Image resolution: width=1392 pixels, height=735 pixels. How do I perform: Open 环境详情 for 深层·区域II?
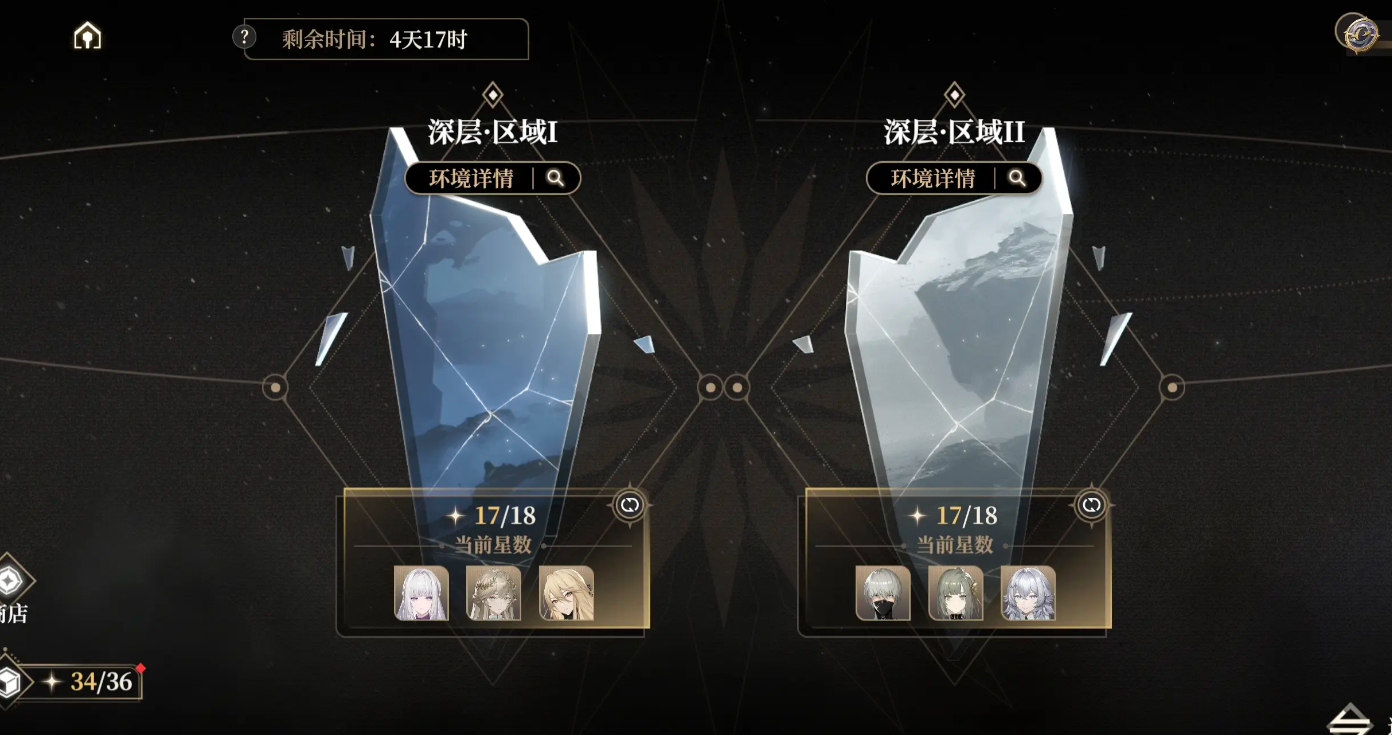pyautogui.click(x=954, y=178)
